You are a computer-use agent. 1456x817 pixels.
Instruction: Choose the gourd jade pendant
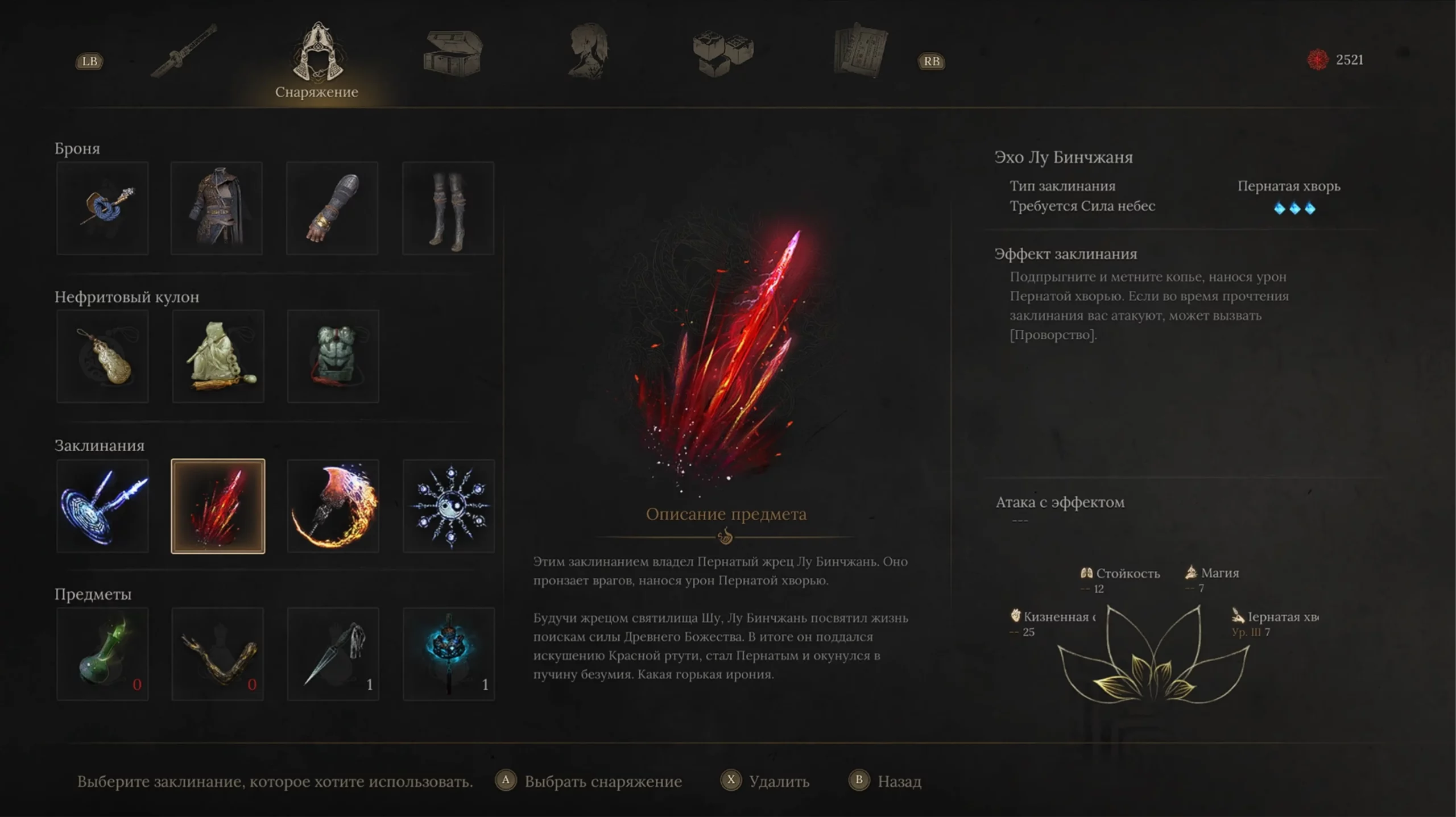pyautogui.click(x=103, y=356)
